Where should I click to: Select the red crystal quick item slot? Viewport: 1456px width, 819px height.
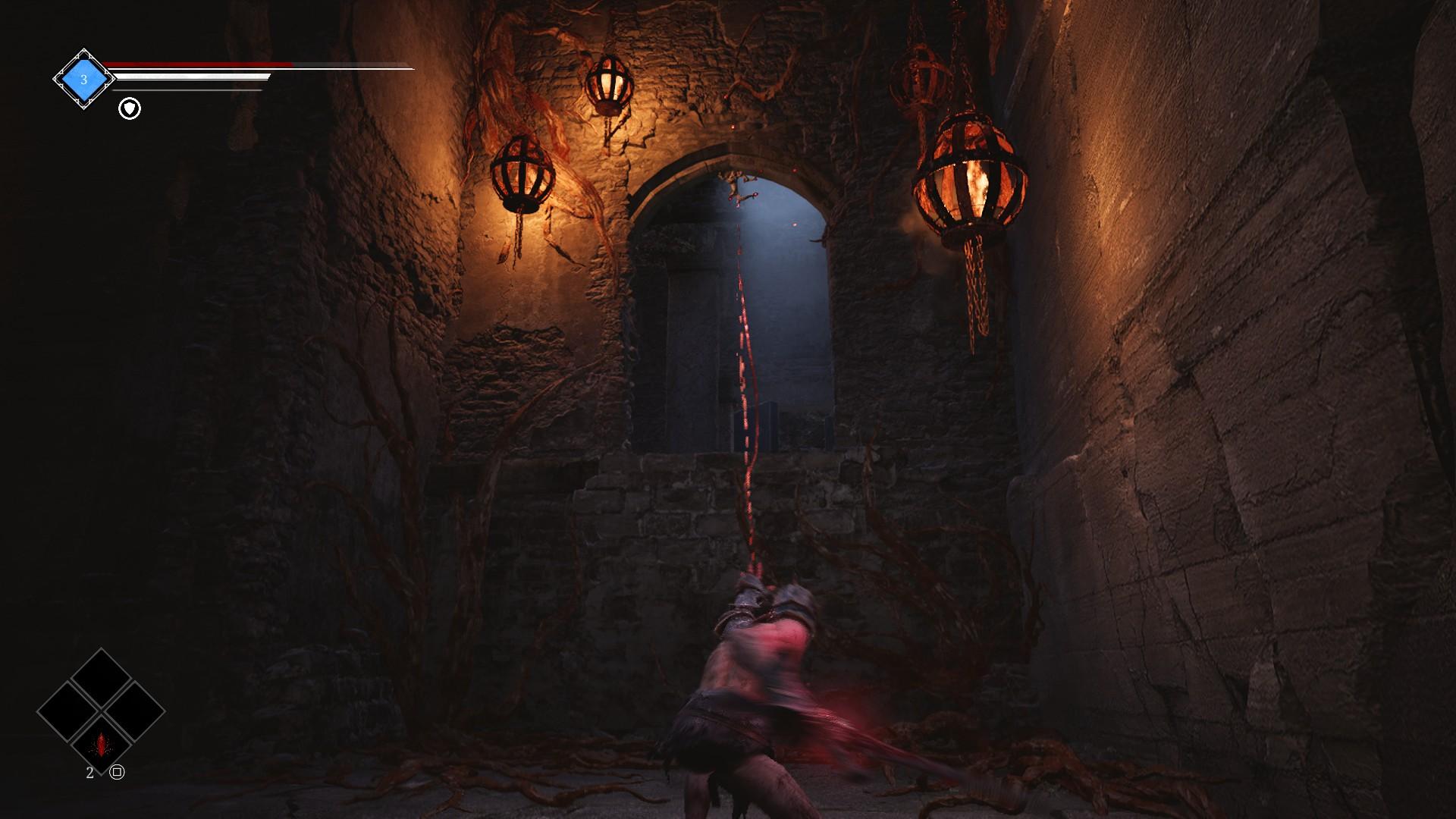click(101, 744)
